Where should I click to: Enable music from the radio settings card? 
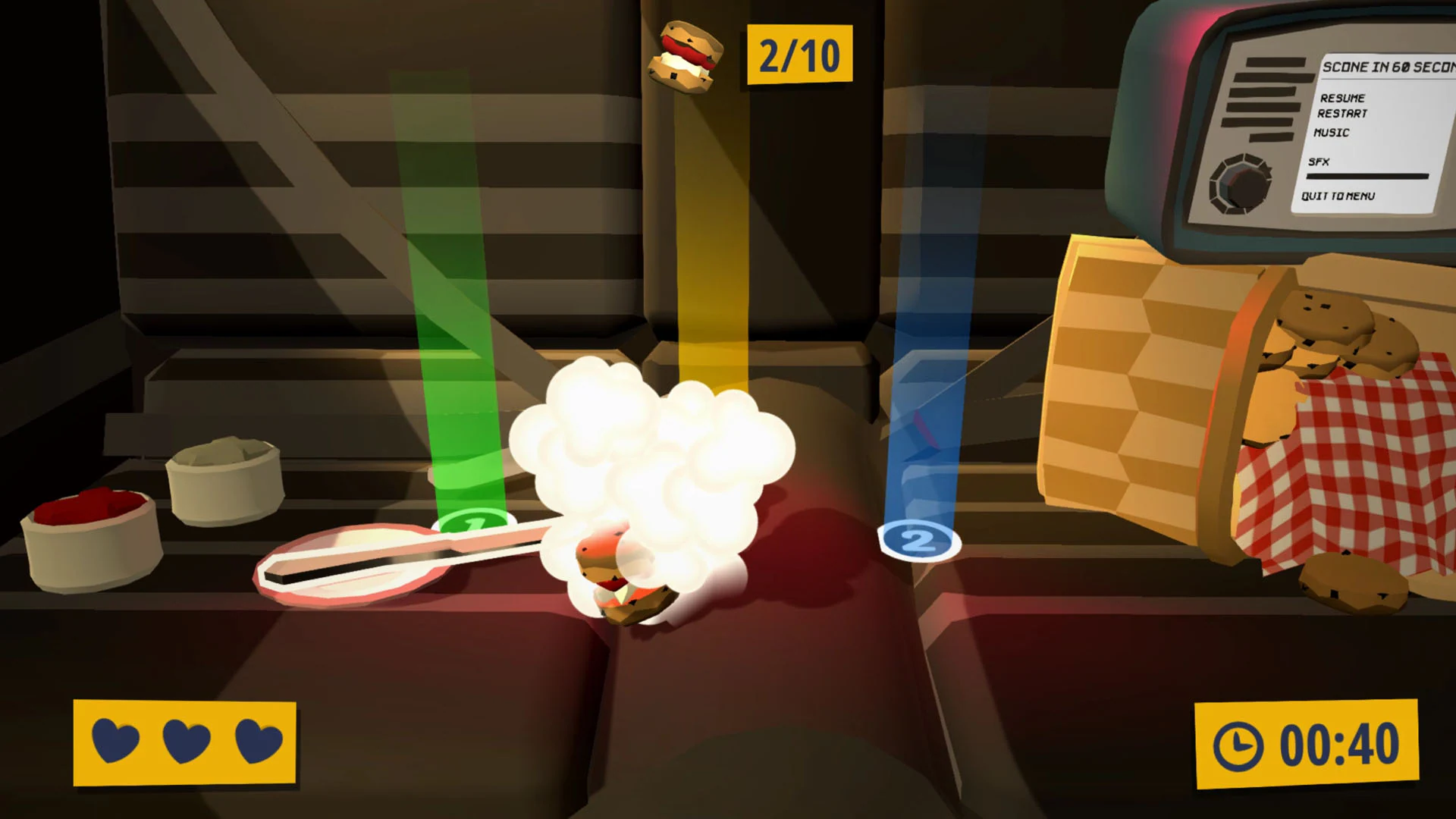click(1332, 132)
